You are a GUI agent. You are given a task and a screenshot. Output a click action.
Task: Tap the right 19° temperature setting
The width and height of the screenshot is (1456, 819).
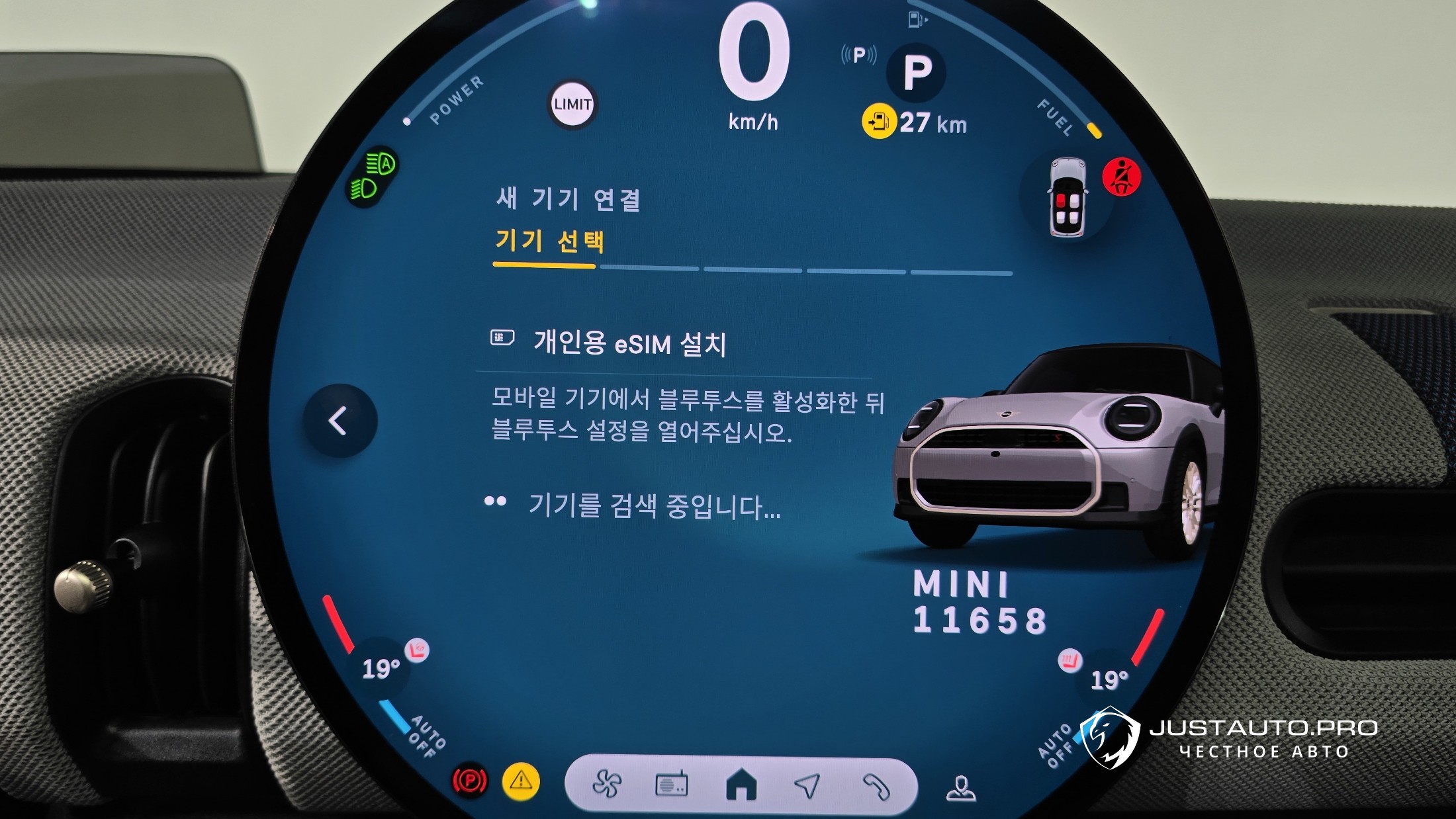click(1109, 679)
